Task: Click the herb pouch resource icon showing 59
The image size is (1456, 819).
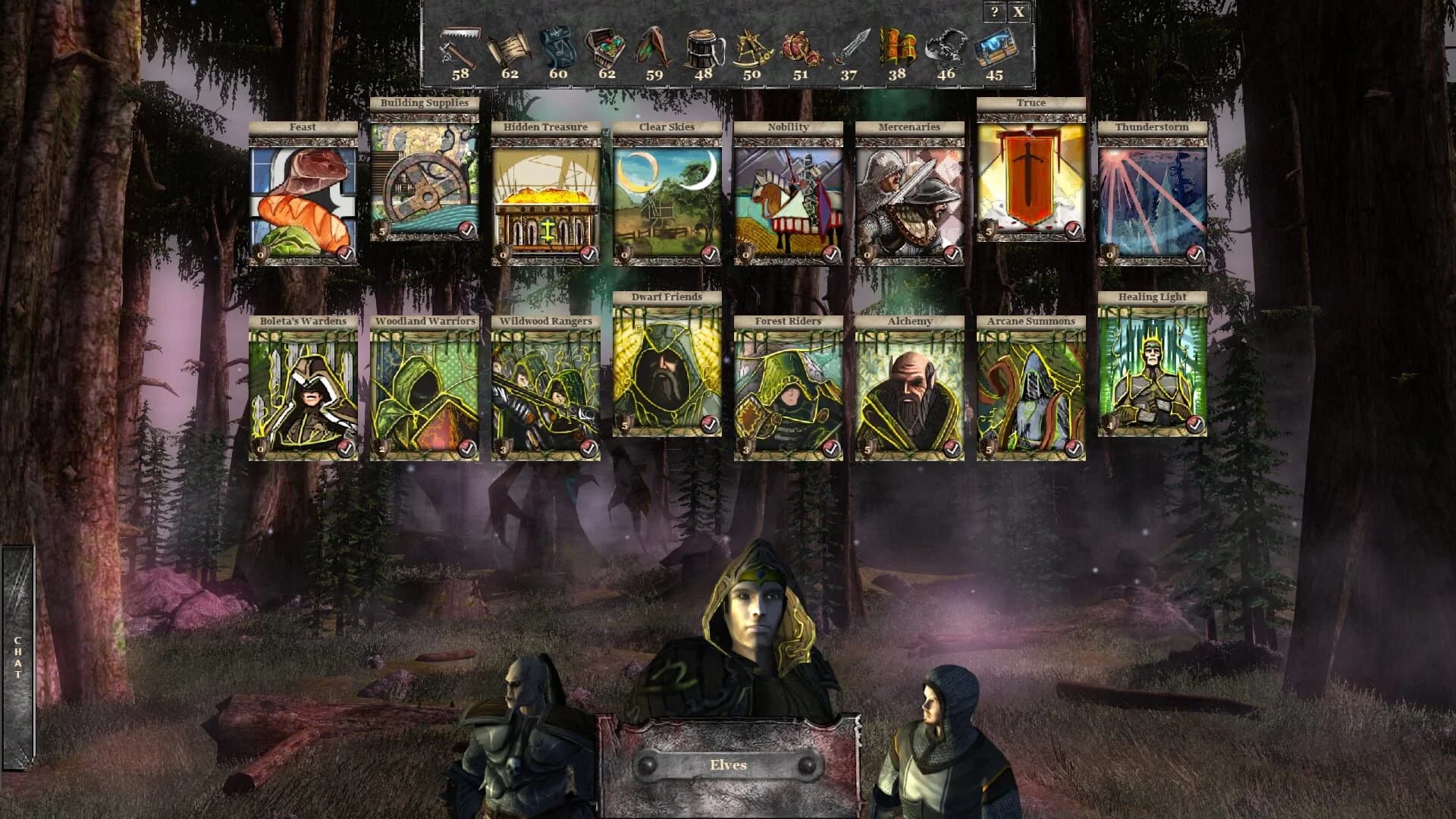Action: [x=653, y=45]
